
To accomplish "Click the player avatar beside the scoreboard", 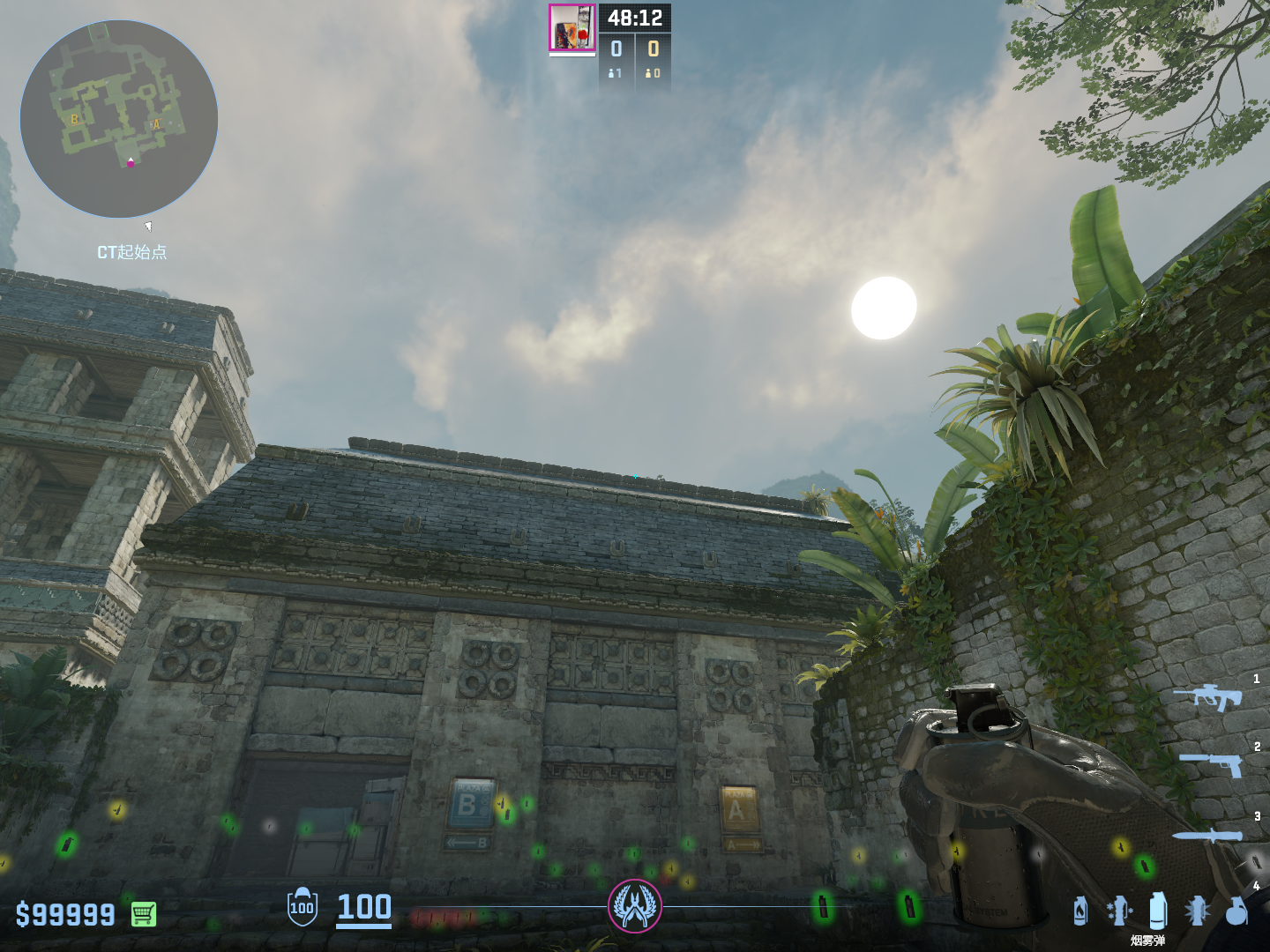I will [572, 28].
